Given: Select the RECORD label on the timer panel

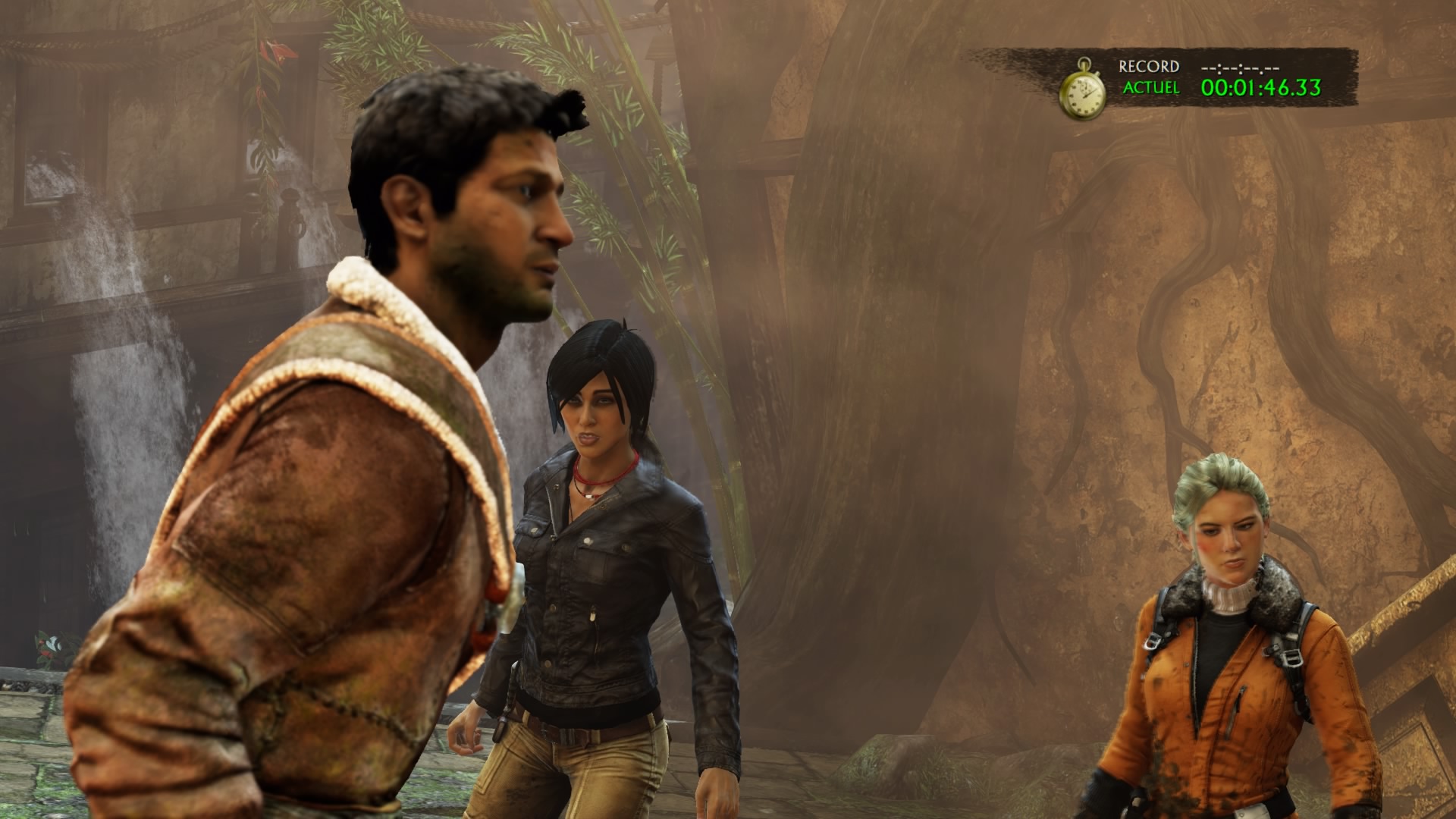Looking at the screenshot, I should [x=1150, y=67].
